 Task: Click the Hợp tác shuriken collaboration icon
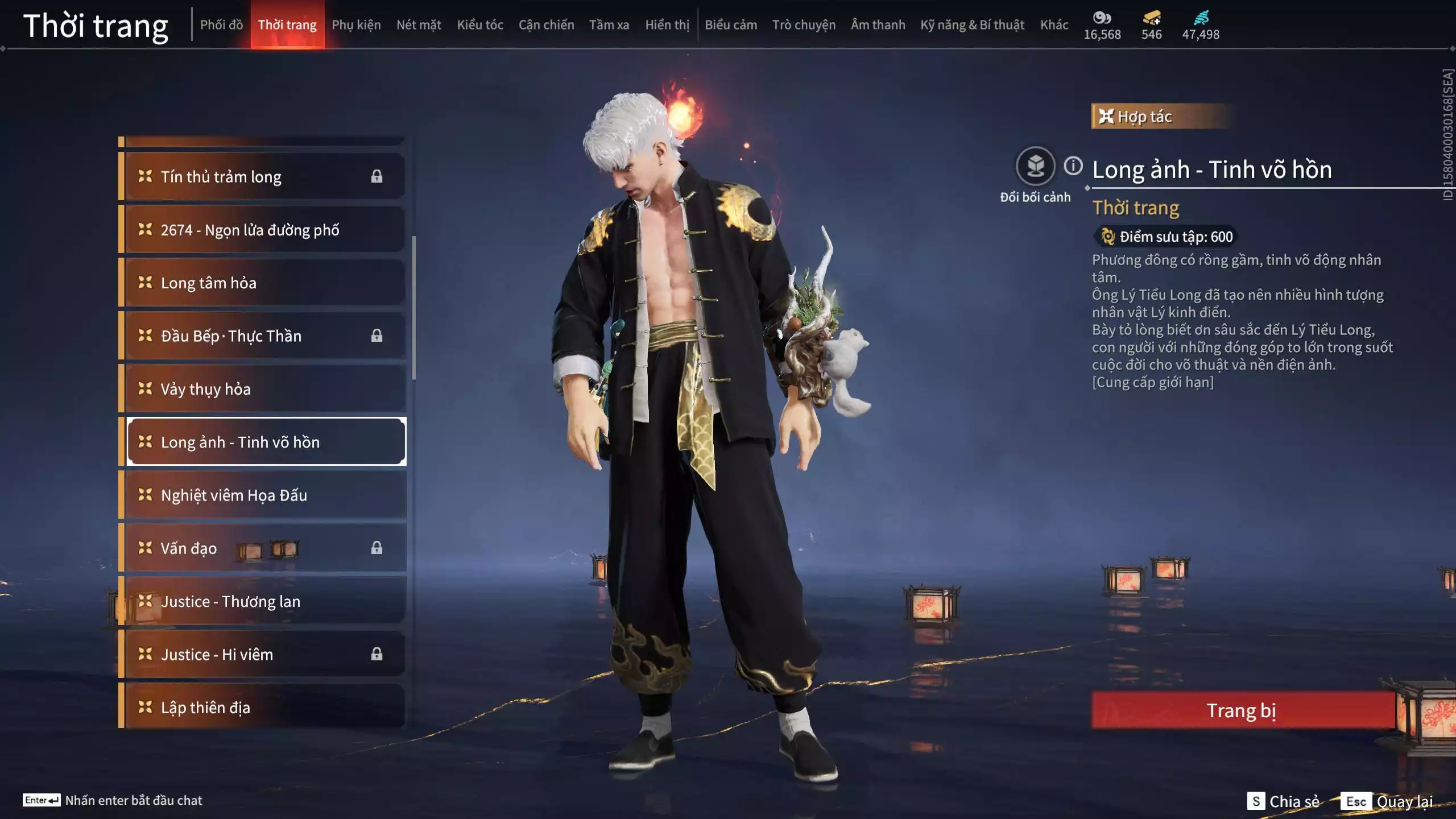click(x=1107, y=117)
